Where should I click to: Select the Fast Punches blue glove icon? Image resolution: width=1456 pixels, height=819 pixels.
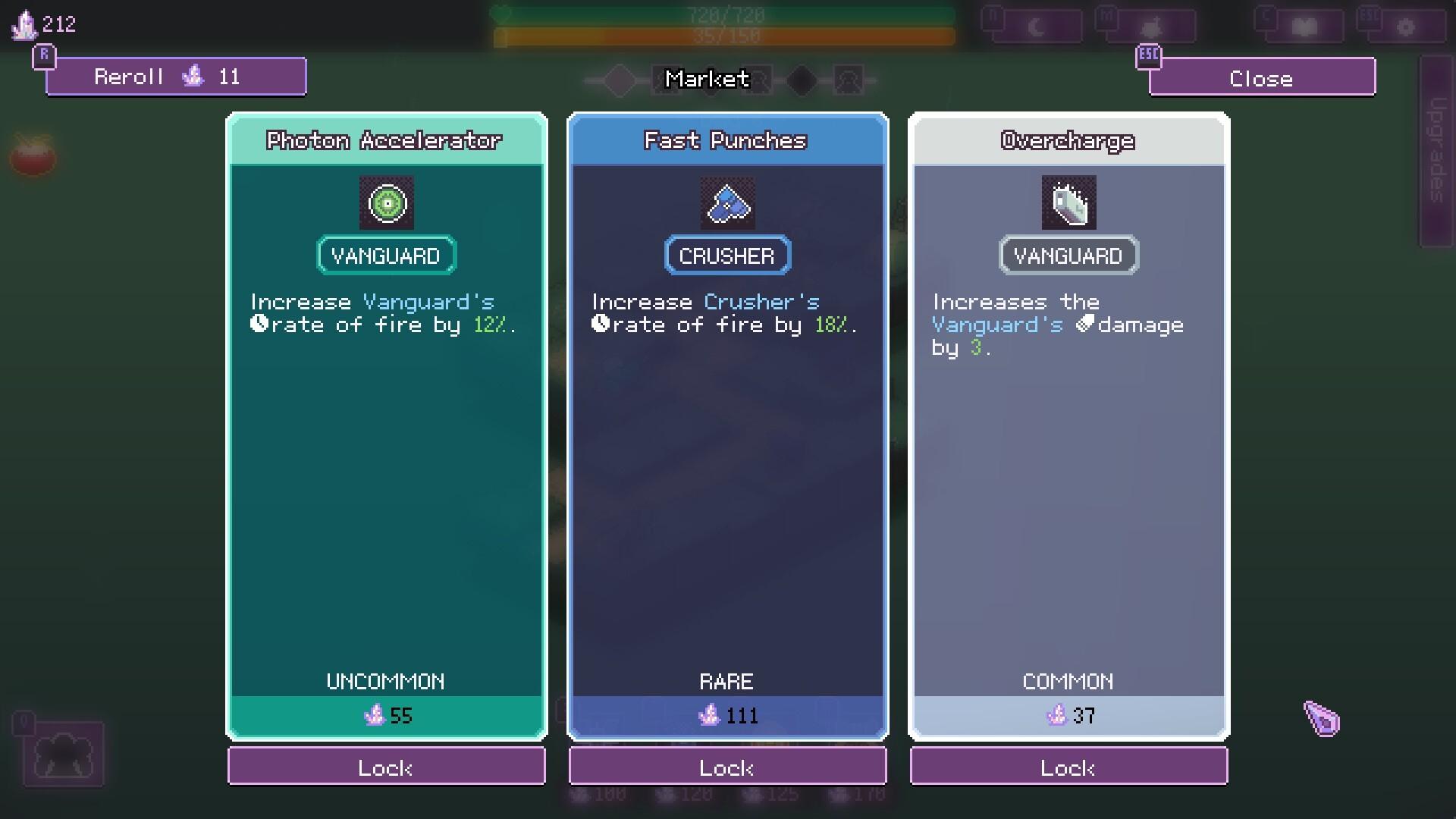pyautogui.click(x=727, y=202)
